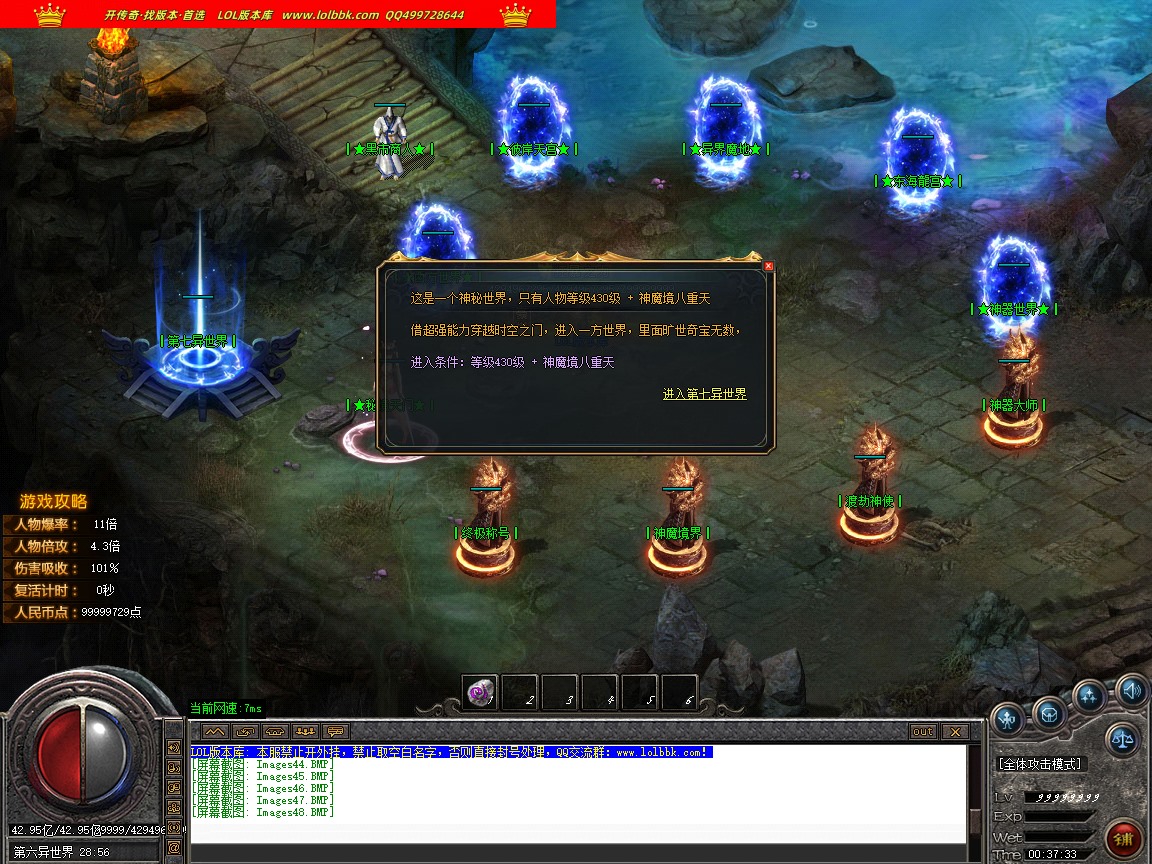1152x864 pixels.
Task: Toggle the speaker sound orb button
Action: coord(1131,689)
